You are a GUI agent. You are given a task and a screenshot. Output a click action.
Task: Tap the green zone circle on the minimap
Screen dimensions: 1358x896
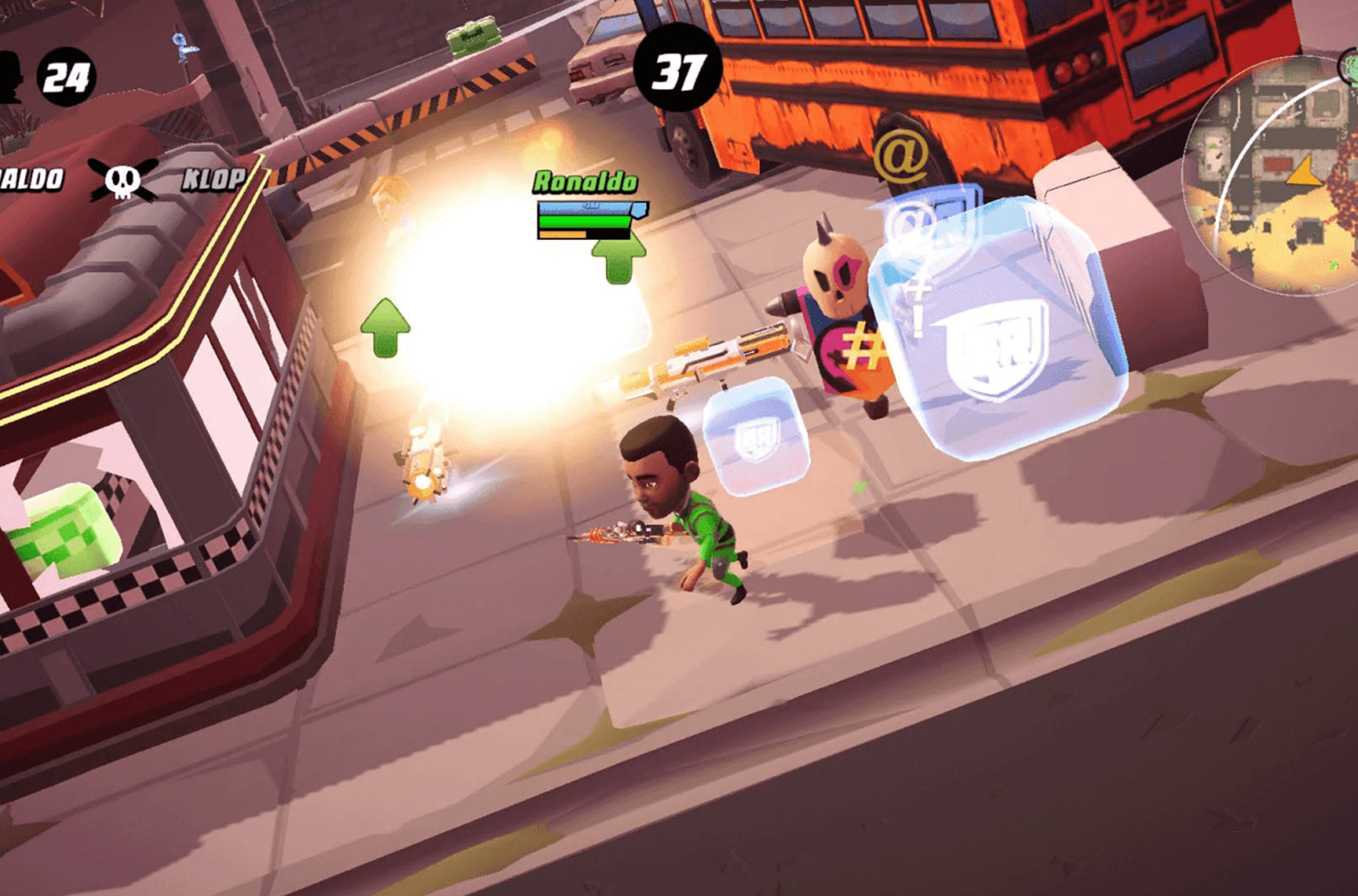tap(1350, 68)
